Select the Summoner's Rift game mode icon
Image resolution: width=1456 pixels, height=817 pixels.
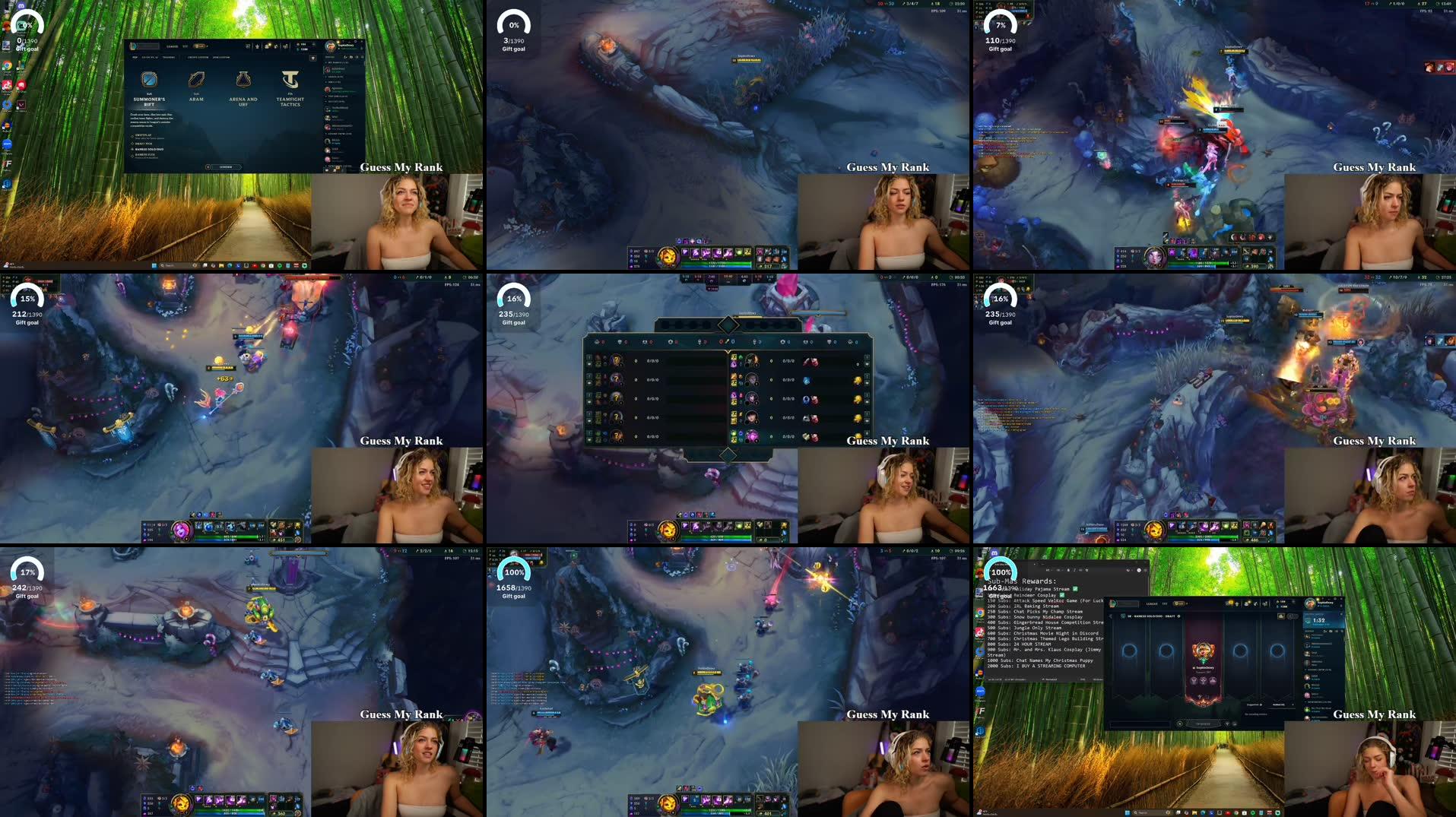149,79
